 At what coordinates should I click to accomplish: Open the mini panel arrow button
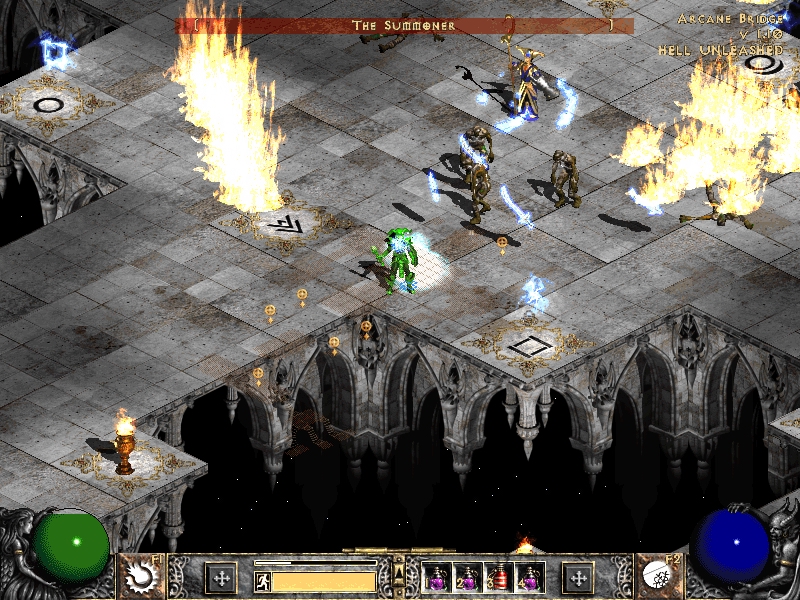pyautogui.click(x=399, y=573)
